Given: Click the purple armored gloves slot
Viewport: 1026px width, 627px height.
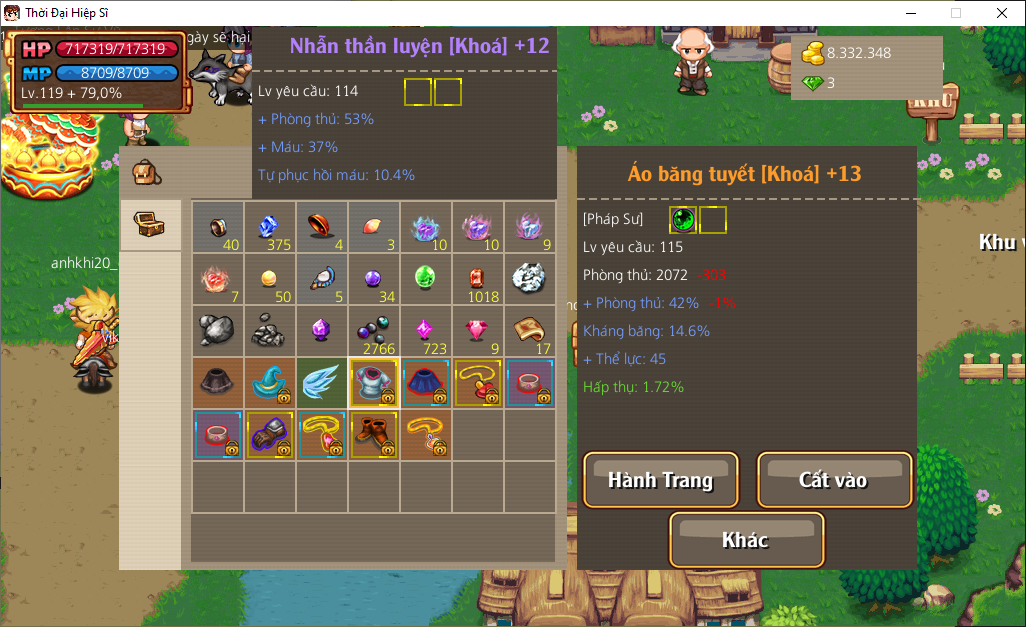Looking at the screenshot, I should coord(269,435).
